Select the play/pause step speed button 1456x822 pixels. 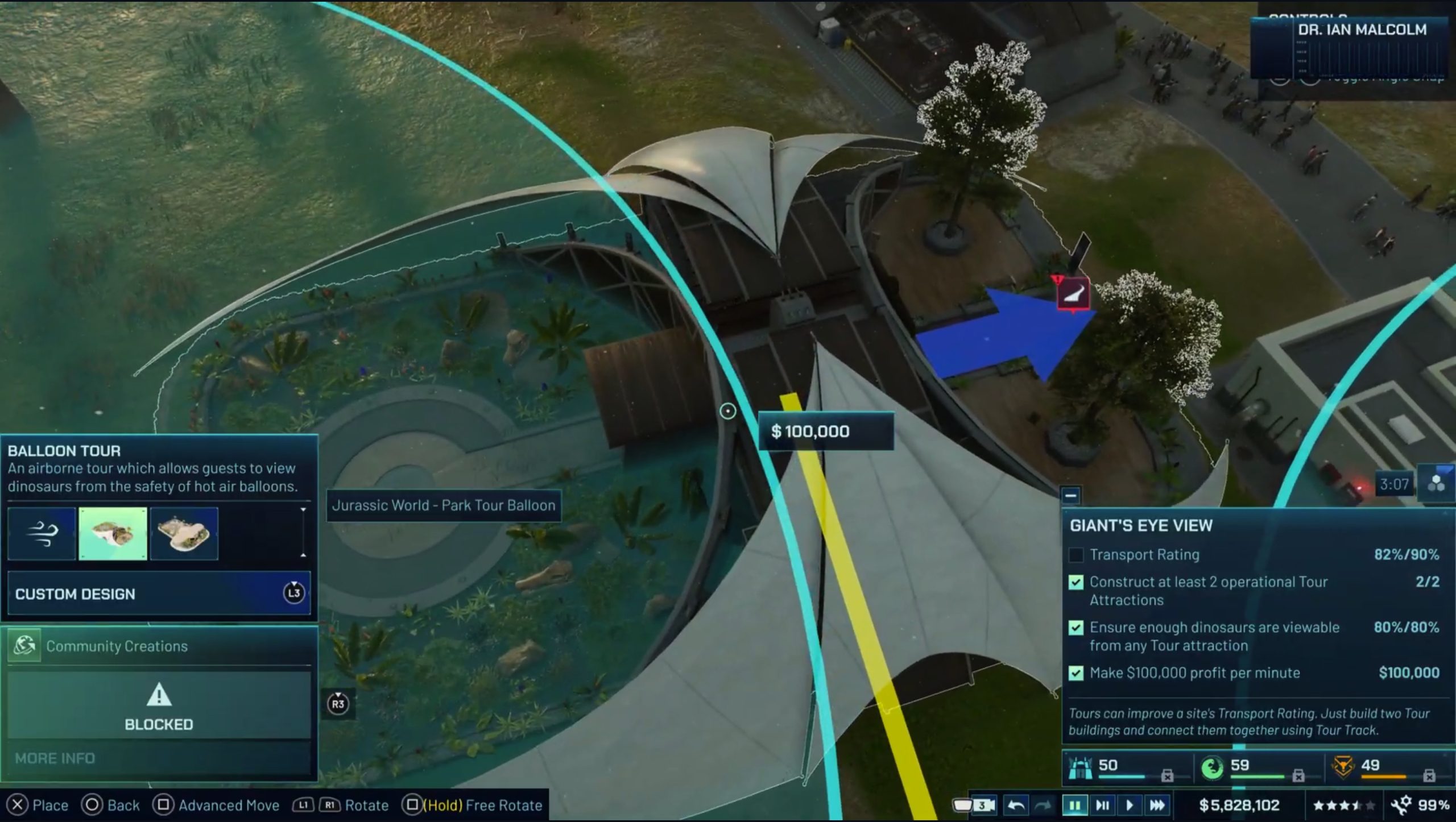tap(1102, 805)
